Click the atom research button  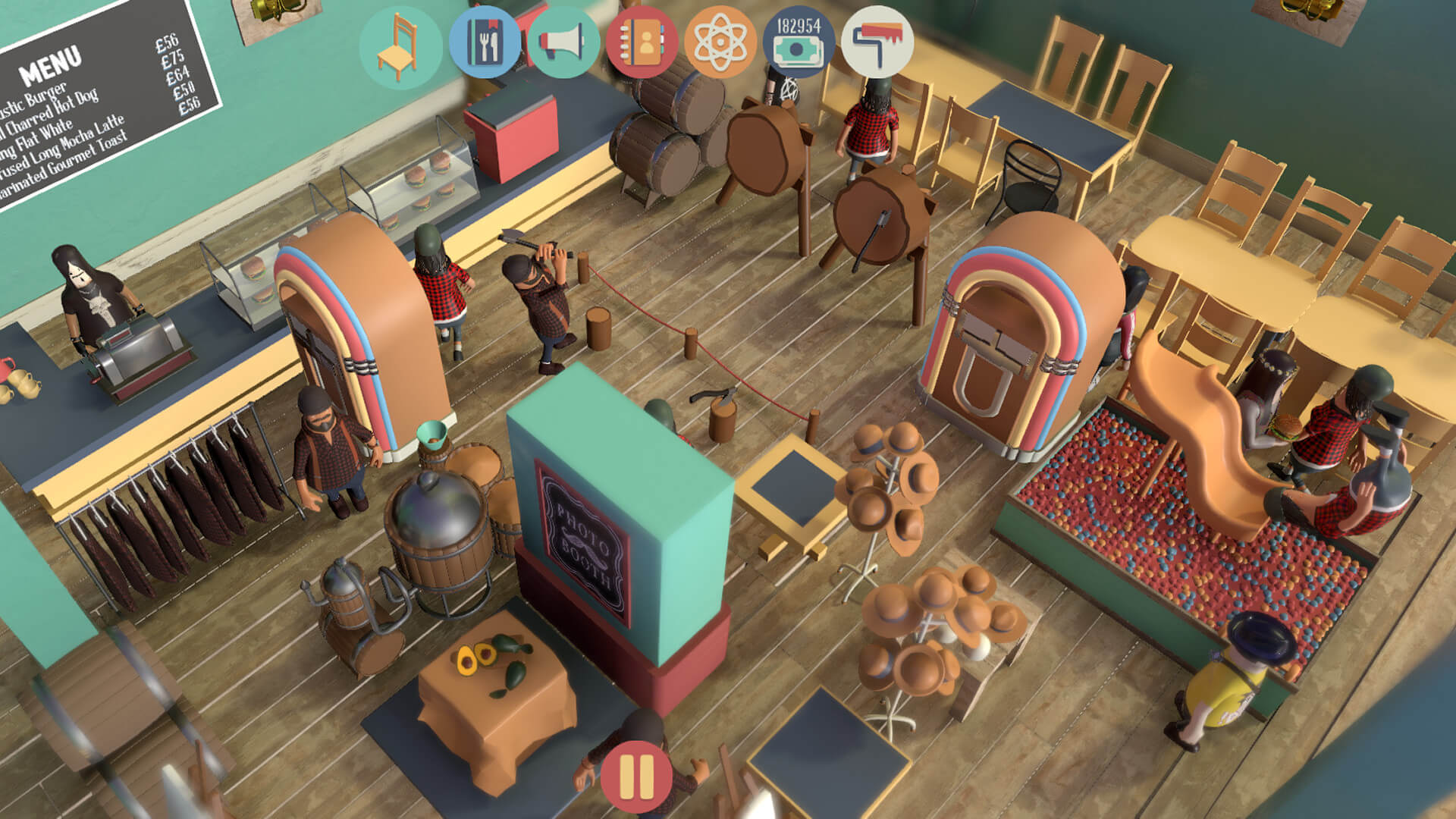(x=720, y=43)
